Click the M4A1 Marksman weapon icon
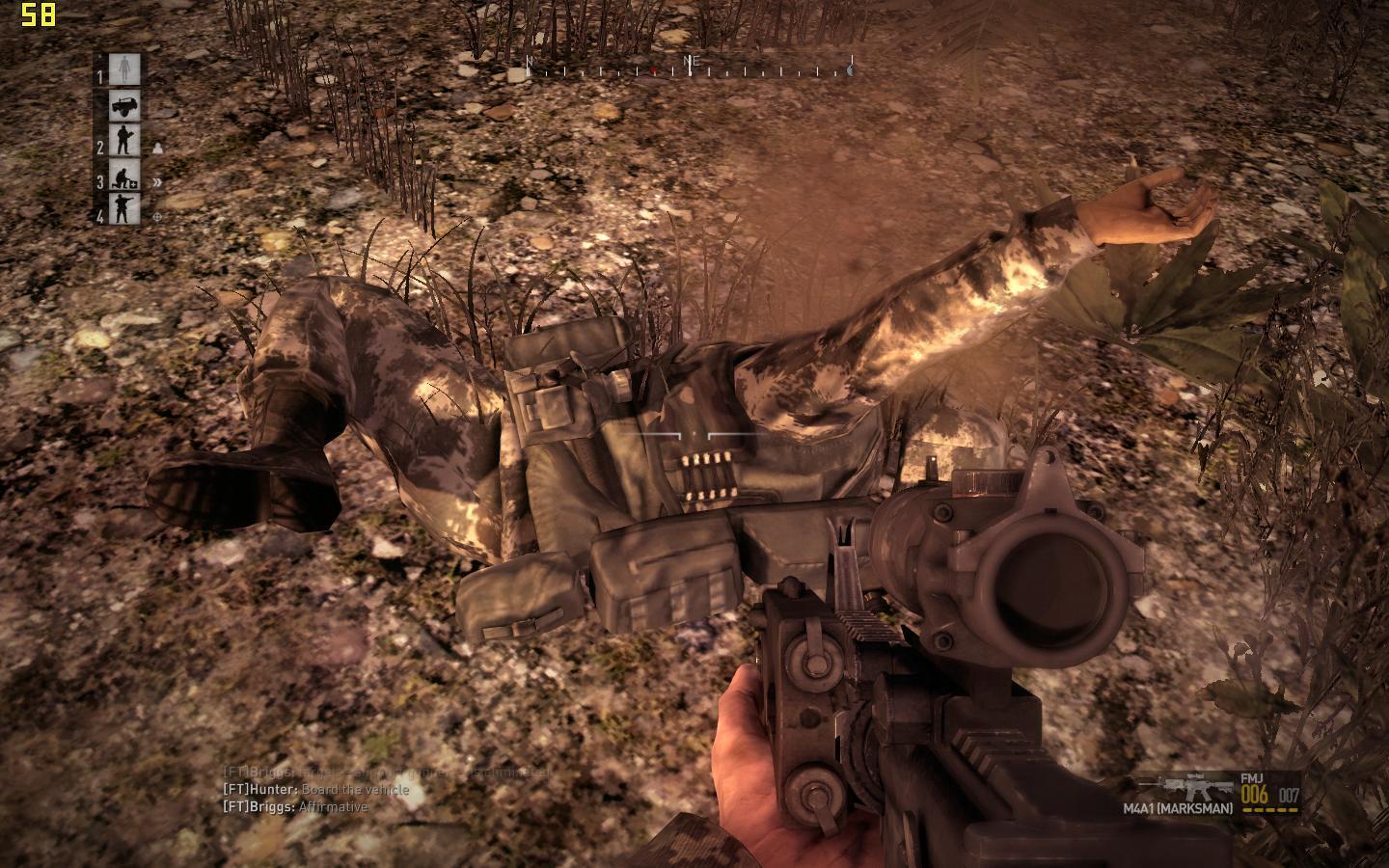Image resolution: width=1389 pixels, height=868 pixels. [x=1185, y=788]
